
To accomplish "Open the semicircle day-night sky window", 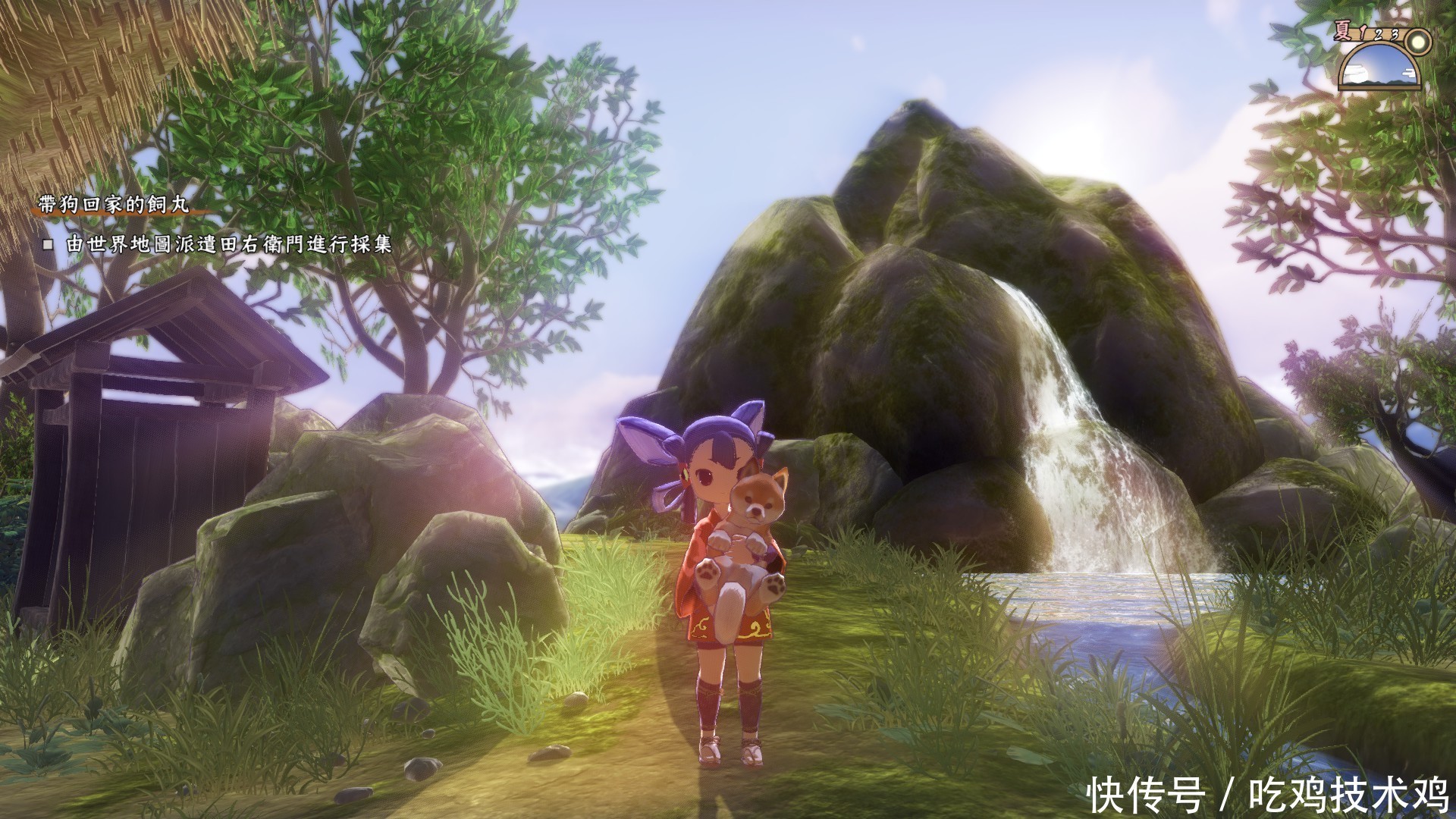I will point(1379,67).
